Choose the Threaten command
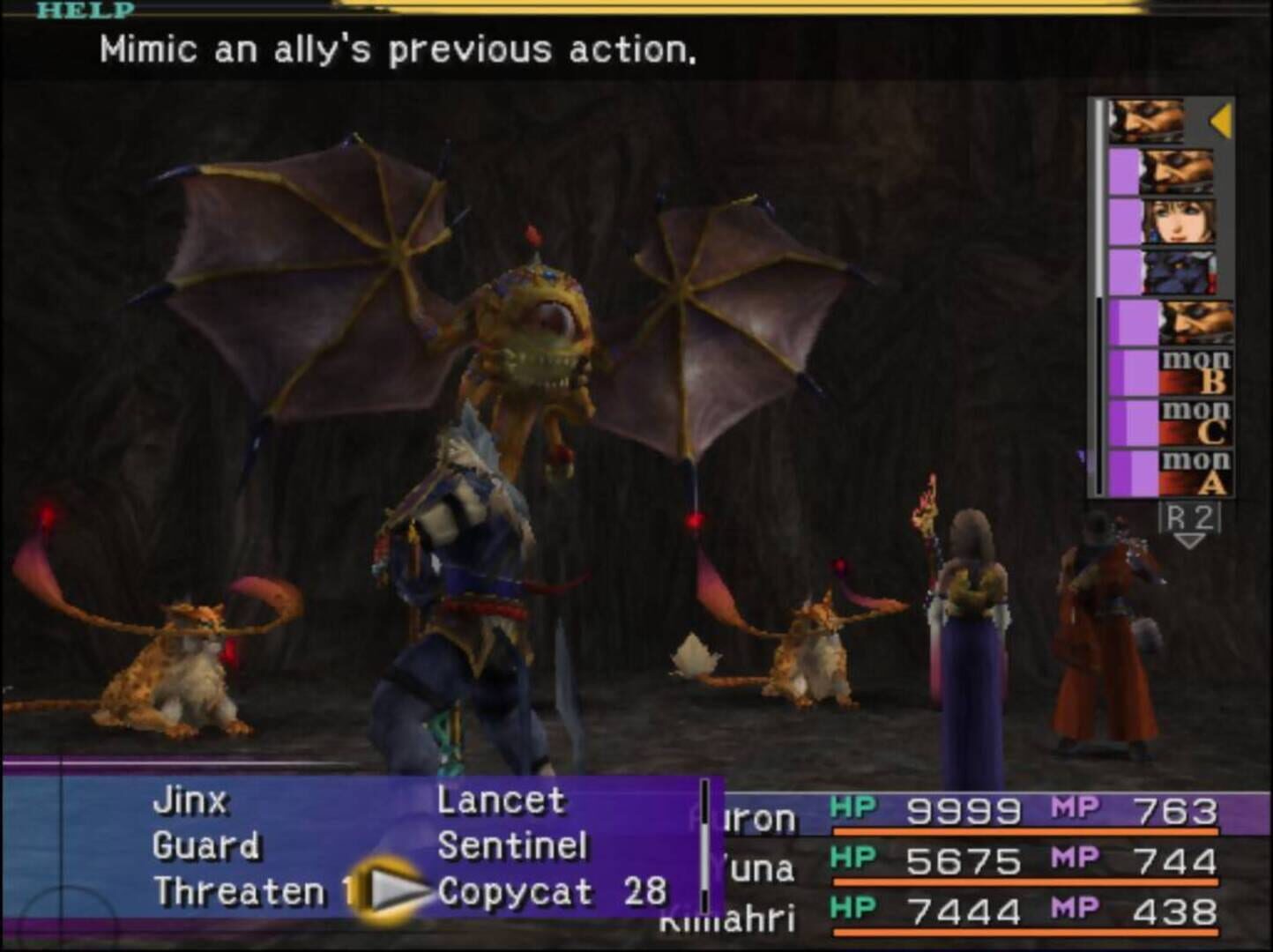1273x952 pixels. (242, 890)
